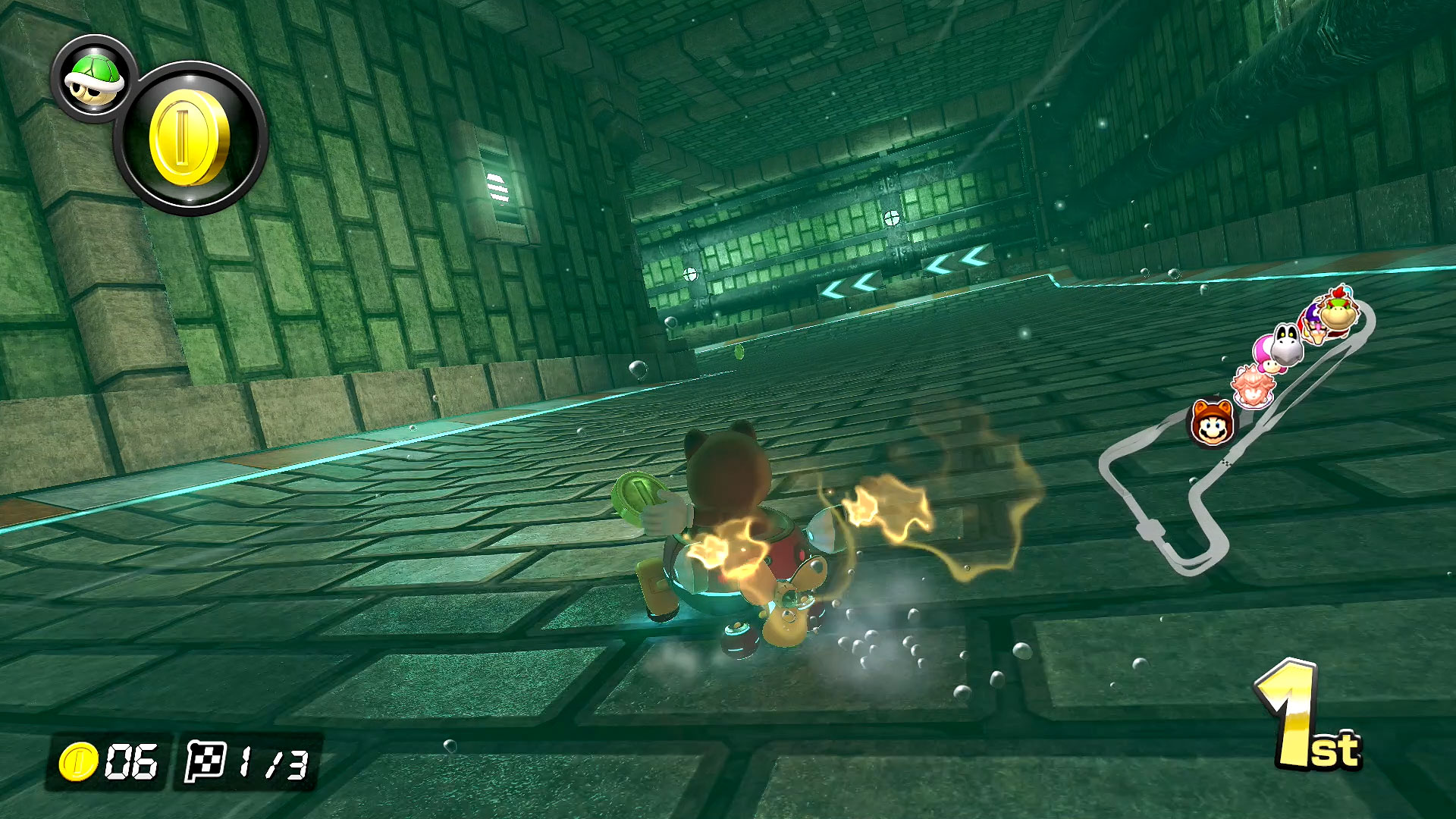The height and width of the screenshot is (819, 1456).
Task: Click Tanooki Mario's marker on the minimap
Action: [x=1210, y=424]
